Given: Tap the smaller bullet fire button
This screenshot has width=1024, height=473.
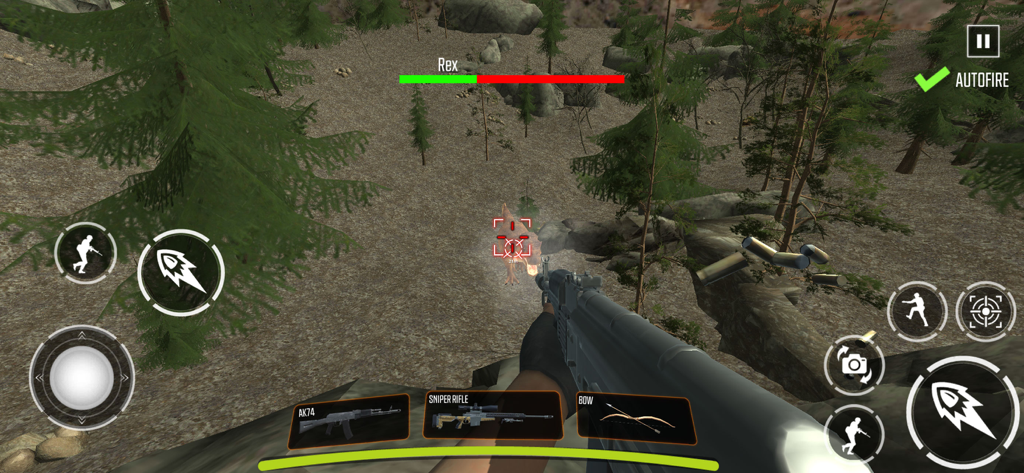Looking at the screenshot, I should [181, 272].
